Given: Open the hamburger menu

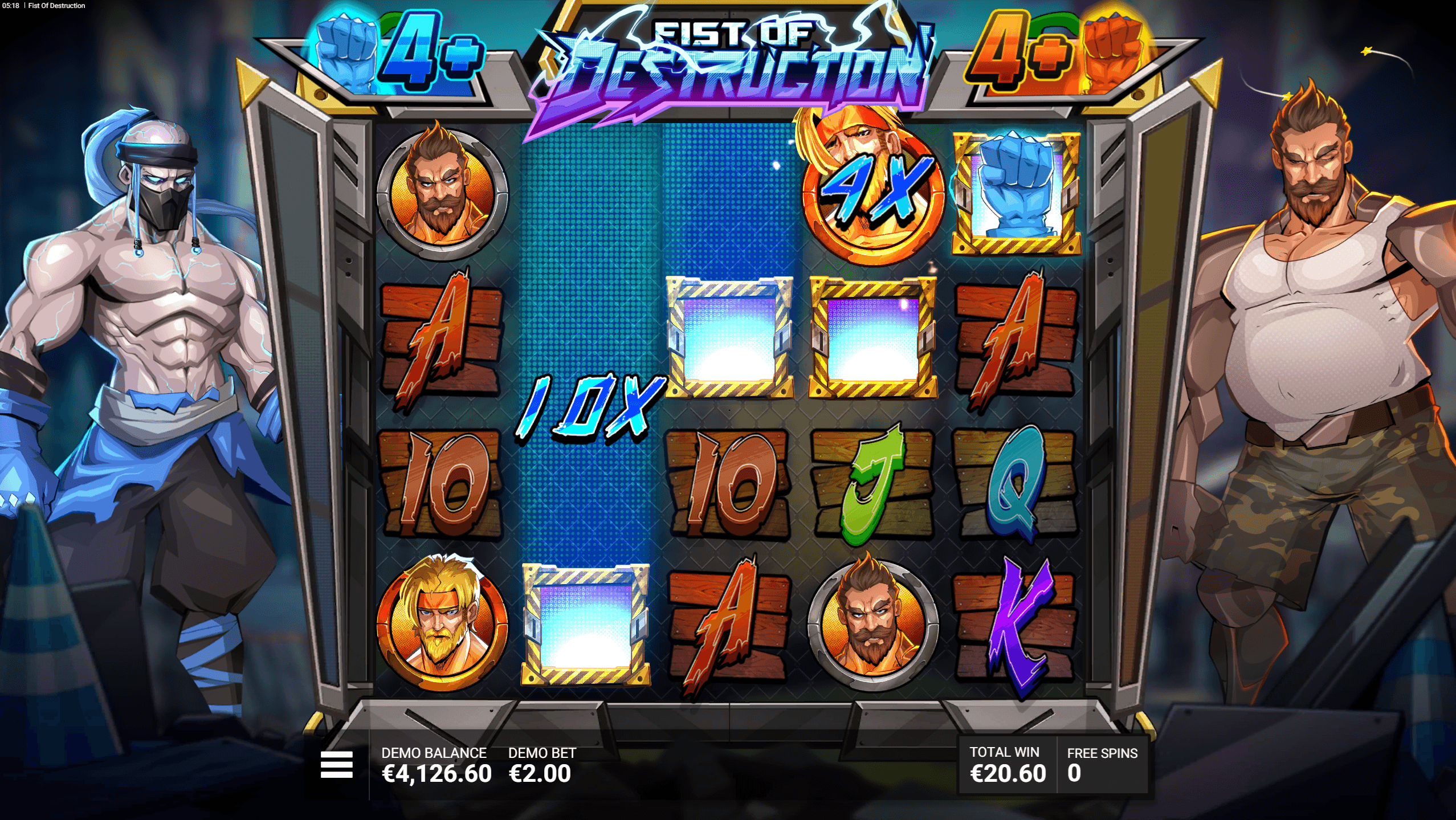Looking at the screenshot, I should pyautogui.click(x=336, y=764).
